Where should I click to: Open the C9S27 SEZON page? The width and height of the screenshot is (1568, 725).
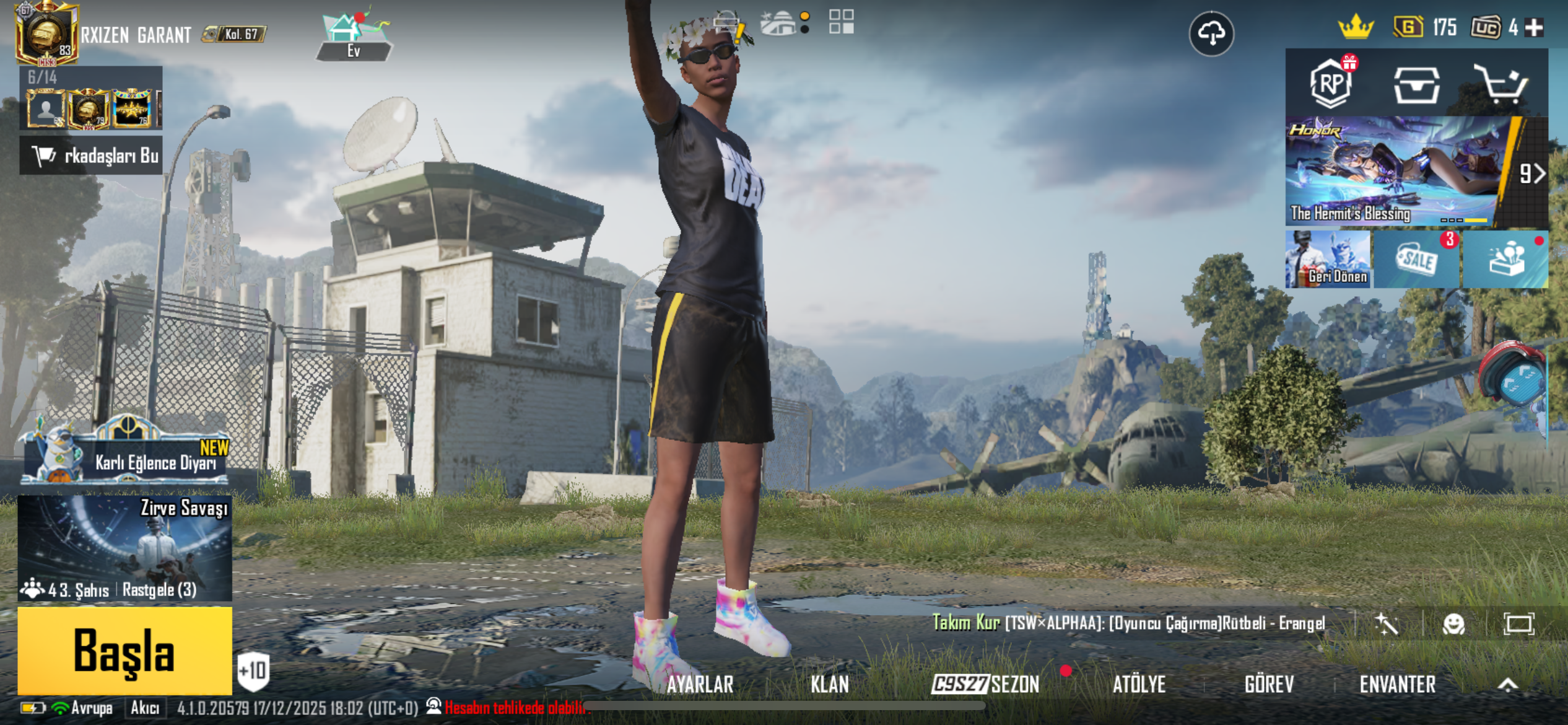(x=986, y=684)
